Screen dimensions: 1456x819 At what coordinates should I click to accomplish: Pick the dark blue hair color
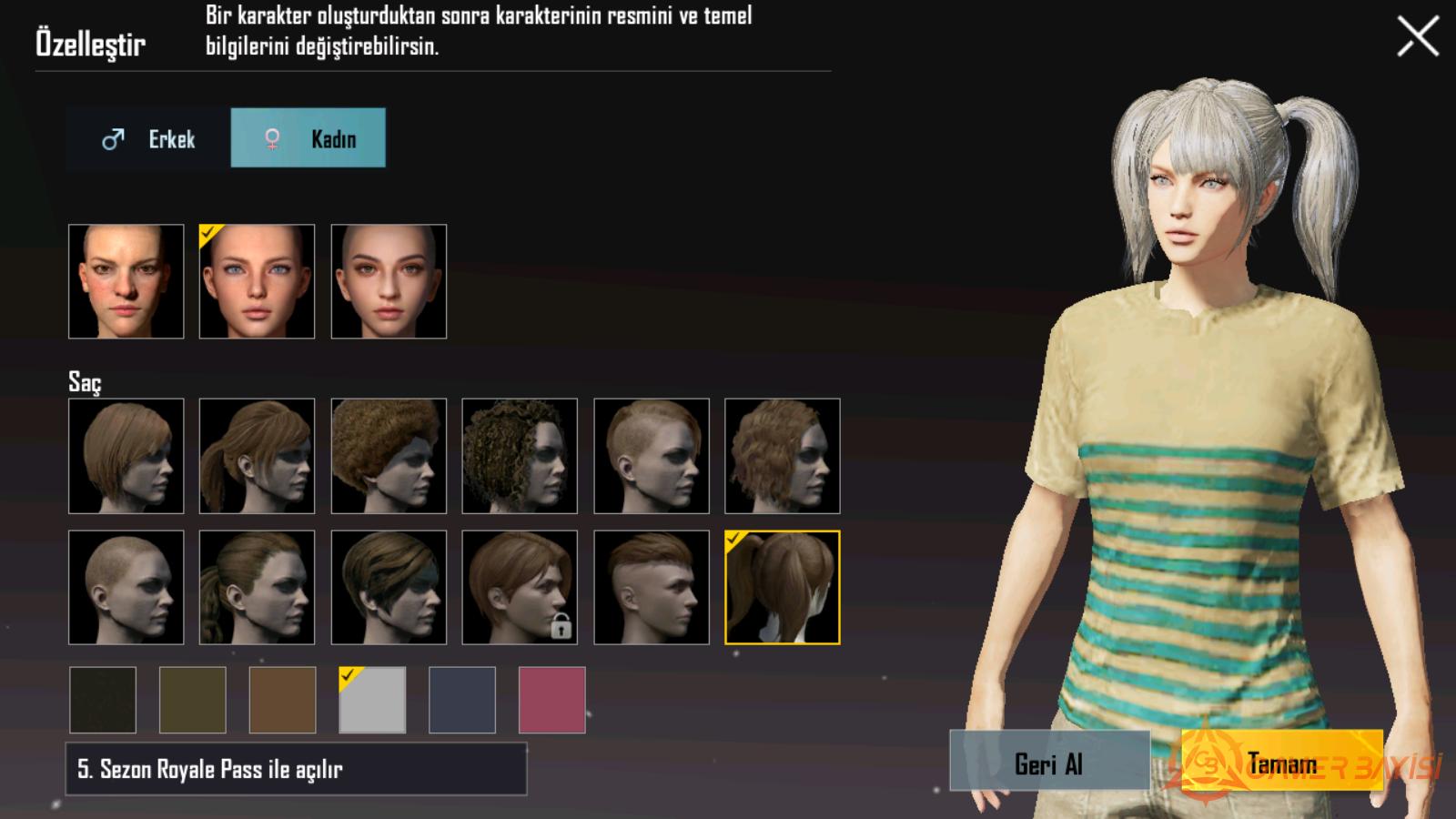pos(462,700)
